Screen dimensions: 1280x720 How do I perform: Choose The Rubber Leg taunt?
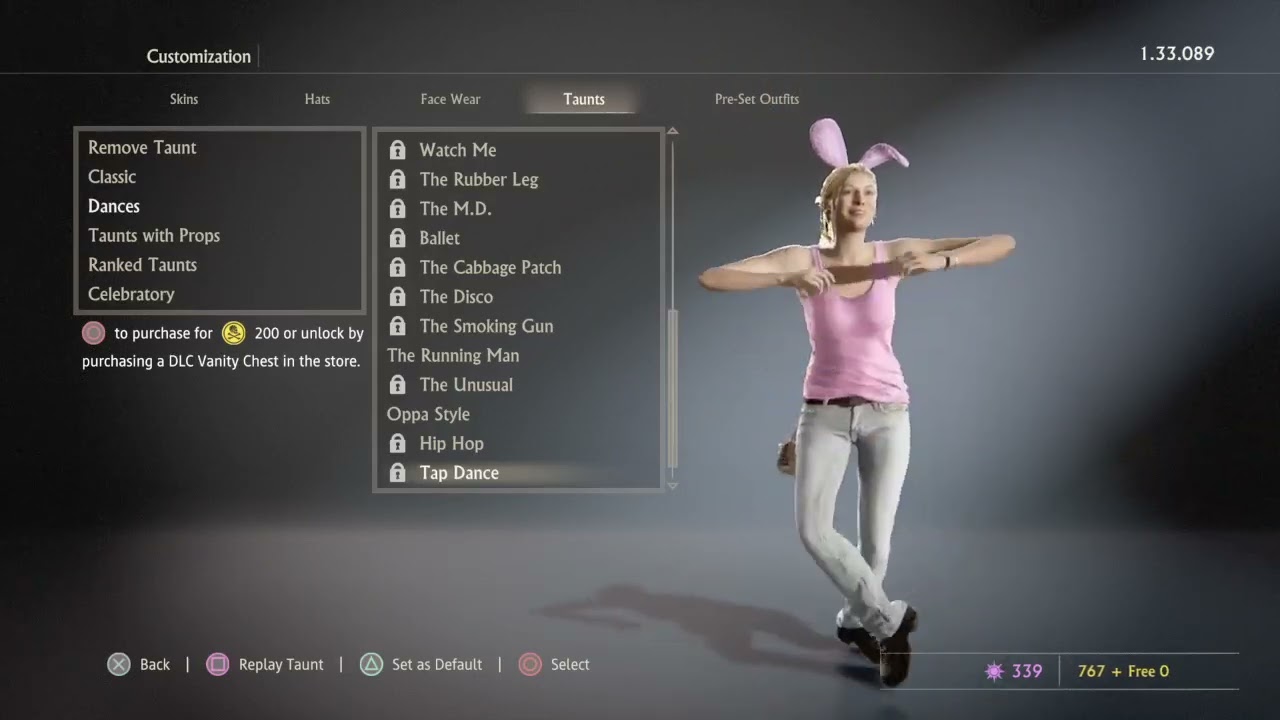479,180
